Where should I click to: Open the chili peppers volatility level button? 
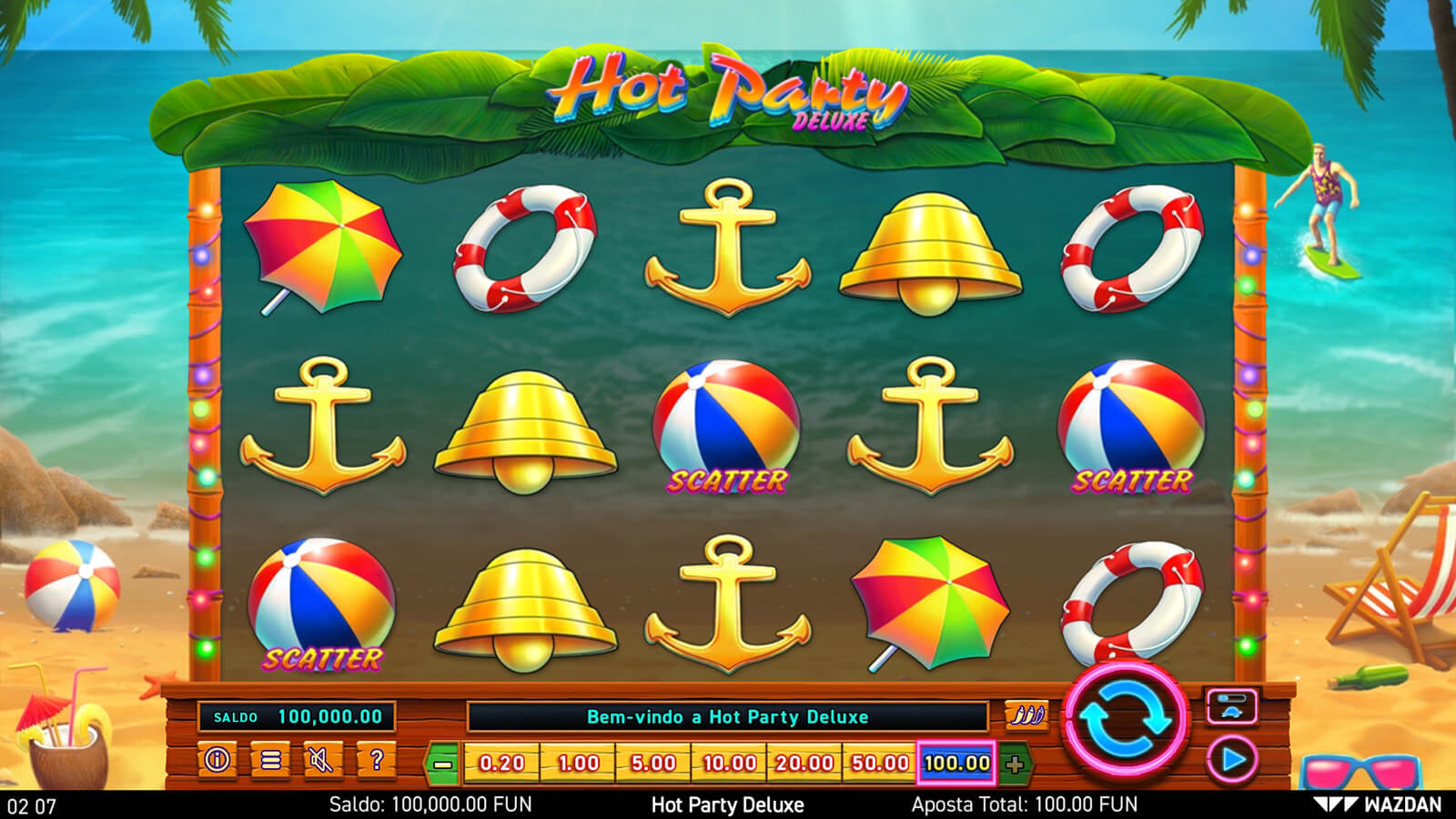click(x=1026, y=715)
